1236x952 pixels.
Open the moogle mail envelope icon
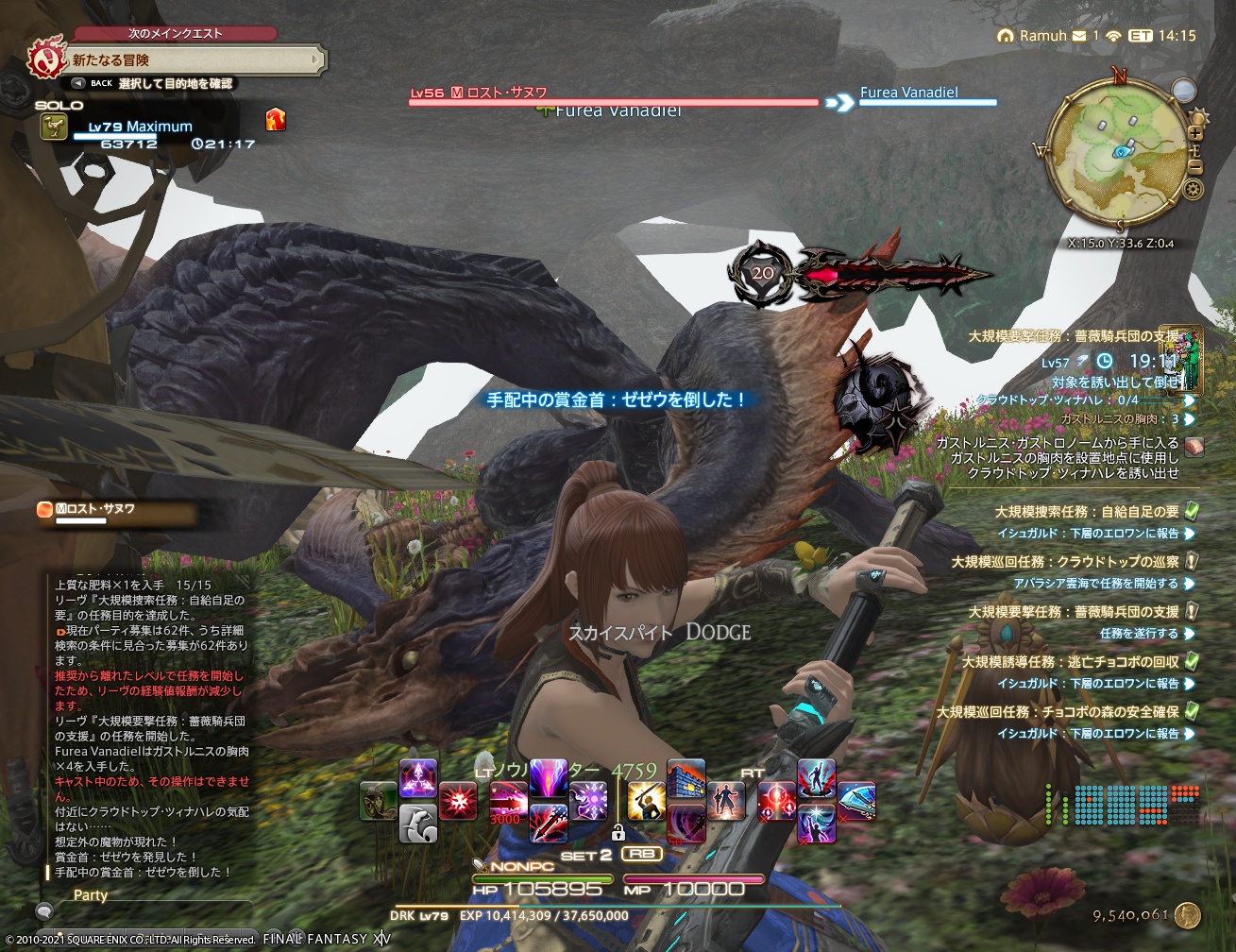point(1079,36)
